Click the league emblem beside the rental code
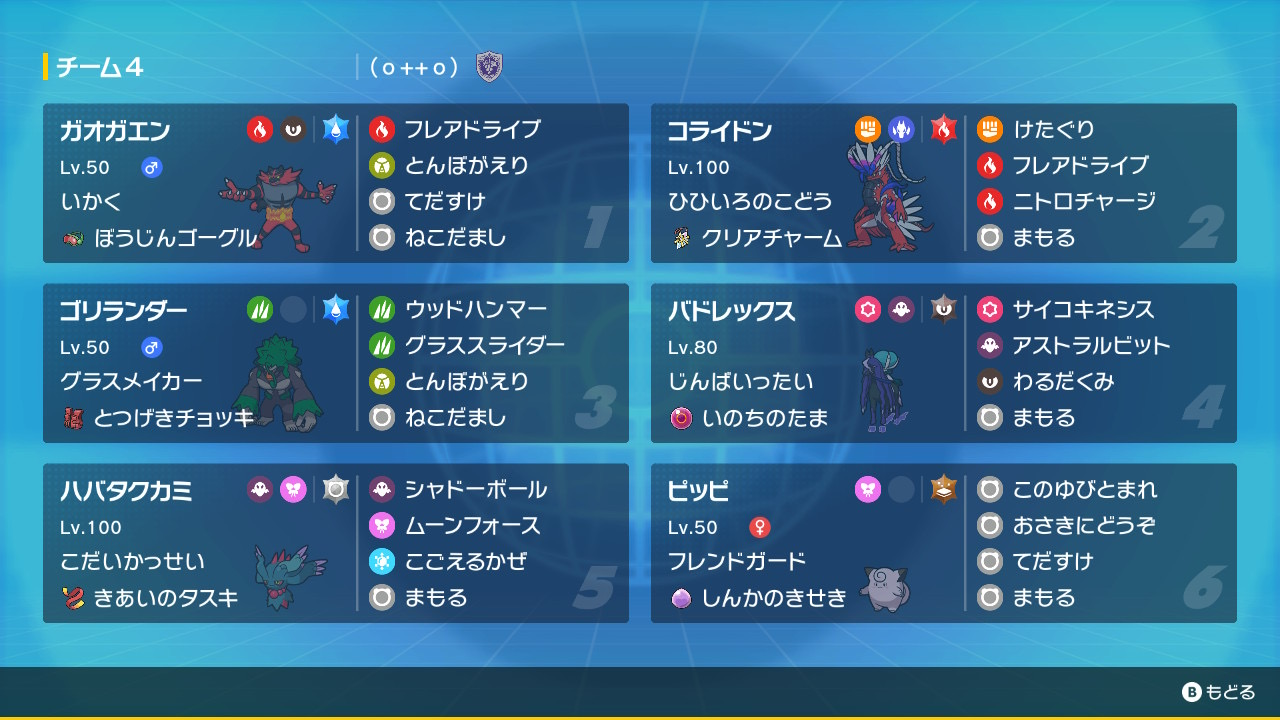The image size is (1280, 720). click(x=488, y=68)
